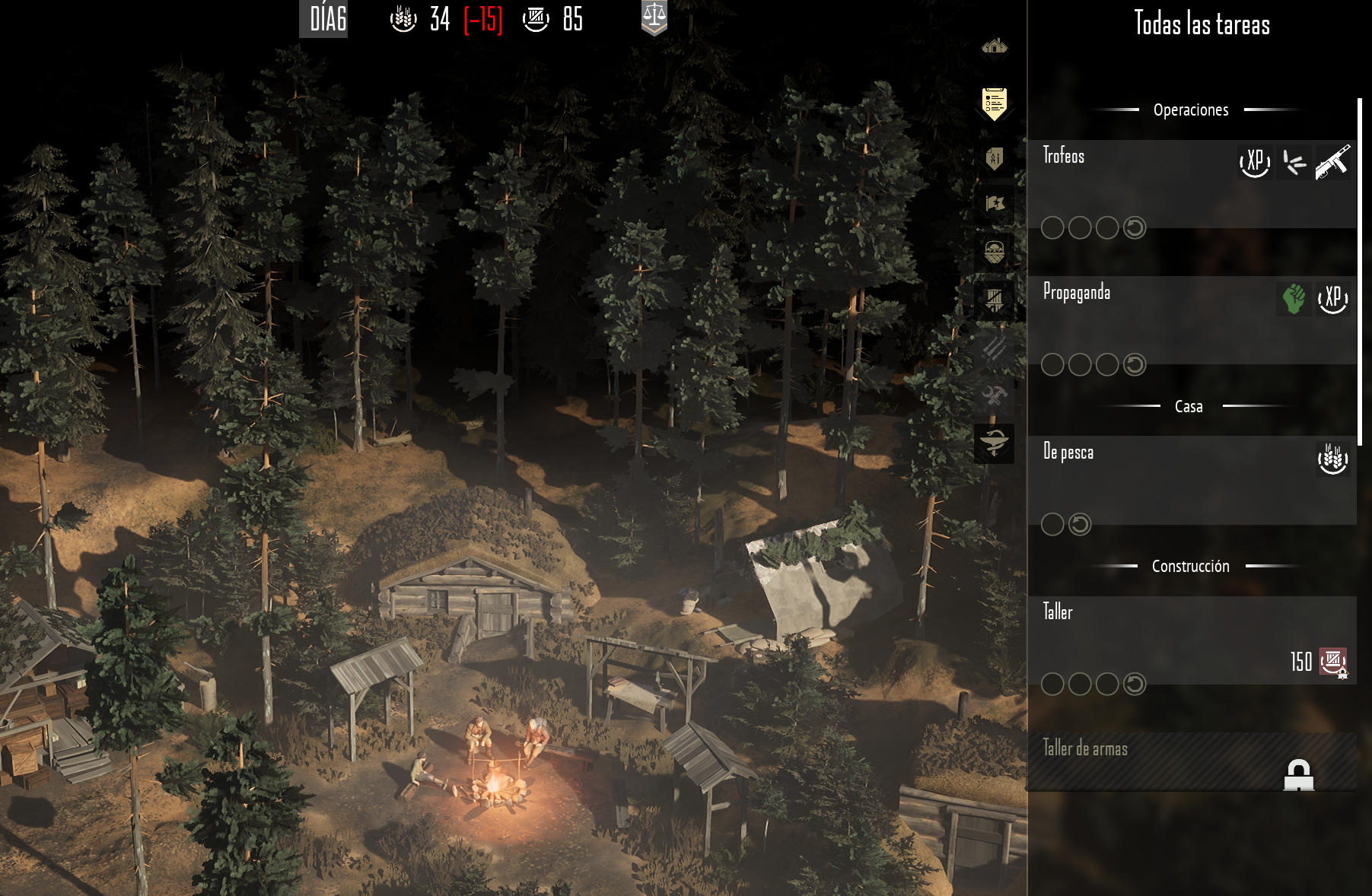Screen dimensions: 1372x896
Task: Click the crossed wrench and hammer icon
Action: 994,396
